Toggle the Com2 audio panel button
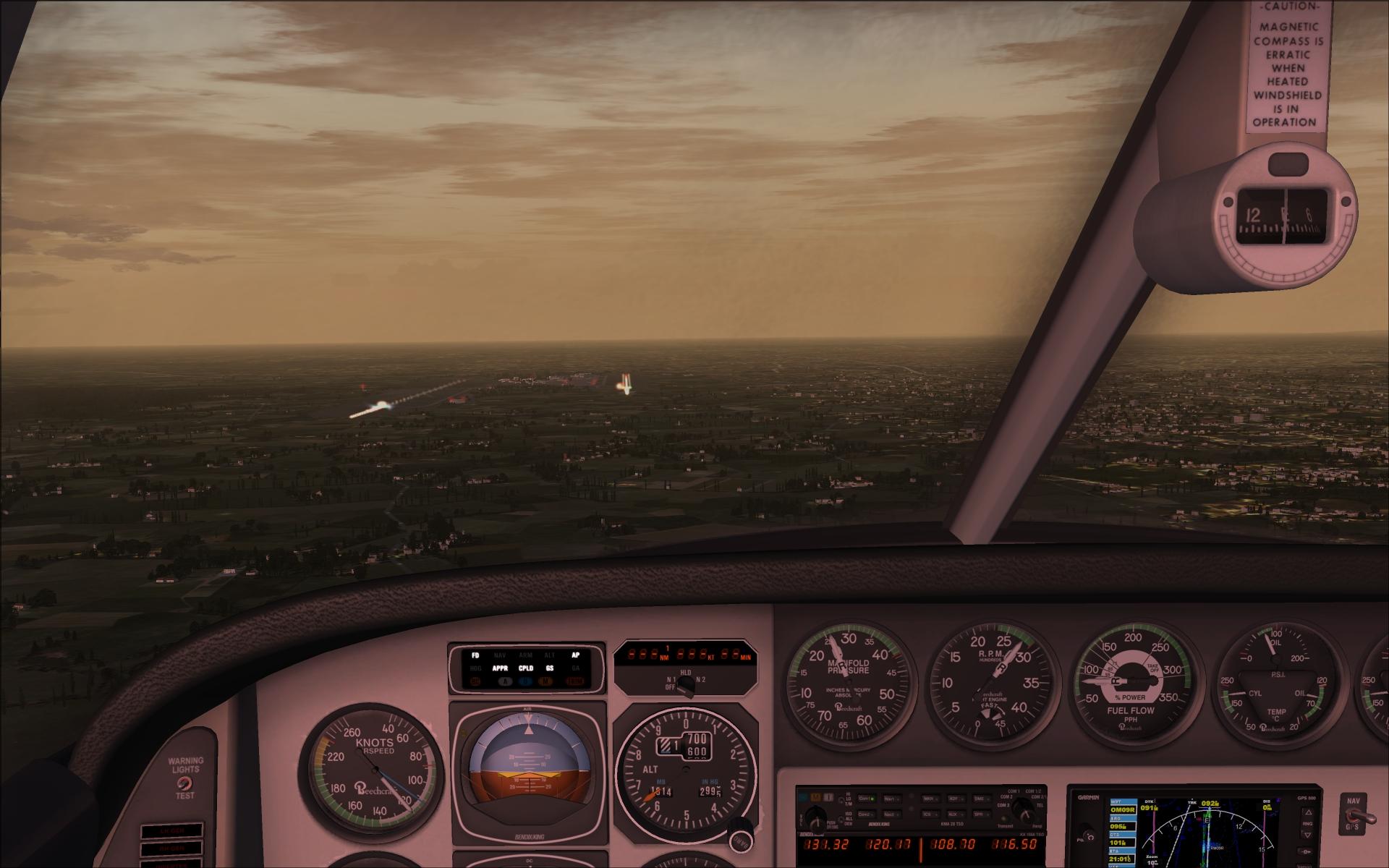1389x868 pixels. (866, 814)
